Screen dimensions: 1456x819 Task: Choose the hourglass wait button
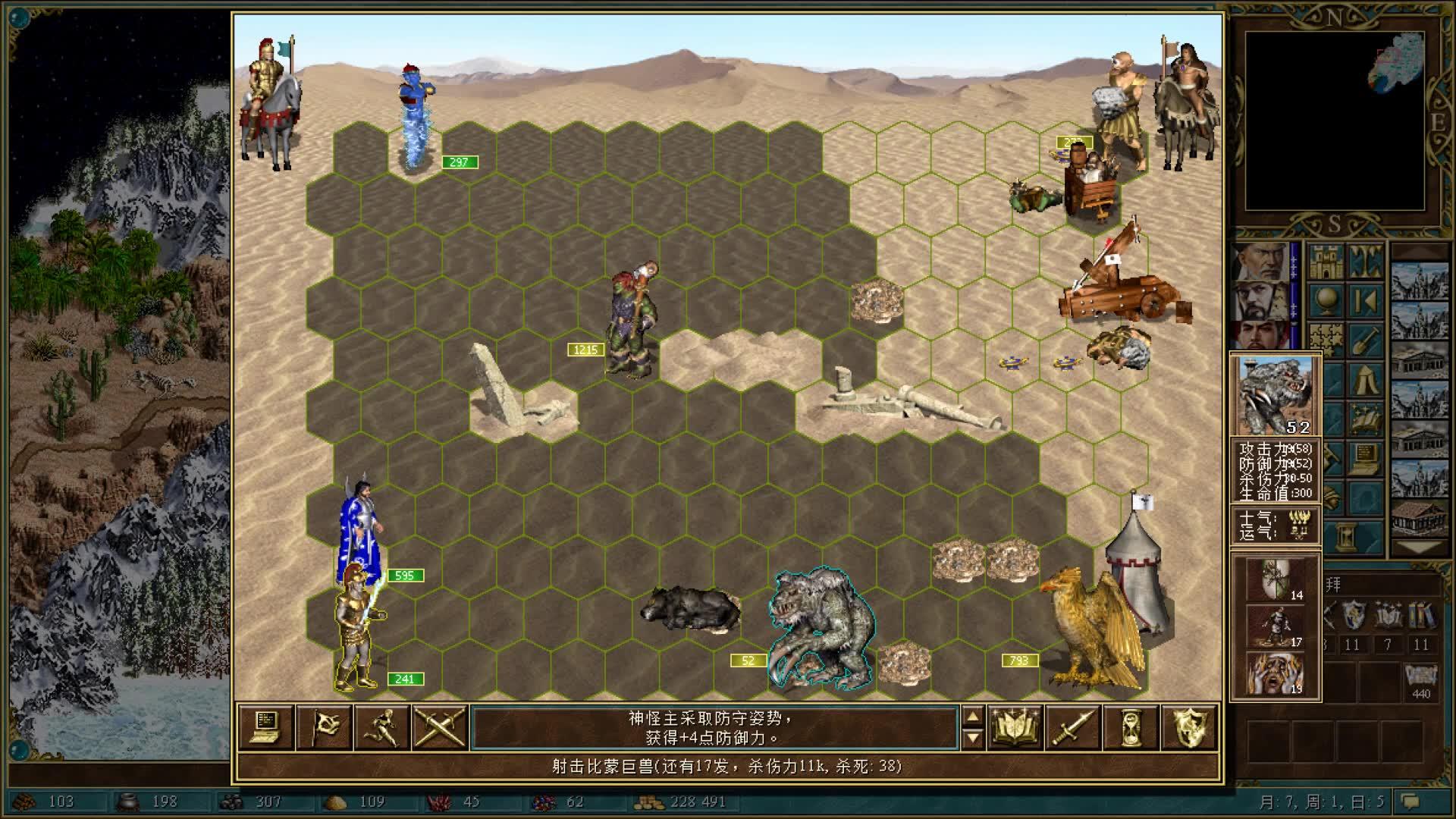click(x=1131, y=728)
